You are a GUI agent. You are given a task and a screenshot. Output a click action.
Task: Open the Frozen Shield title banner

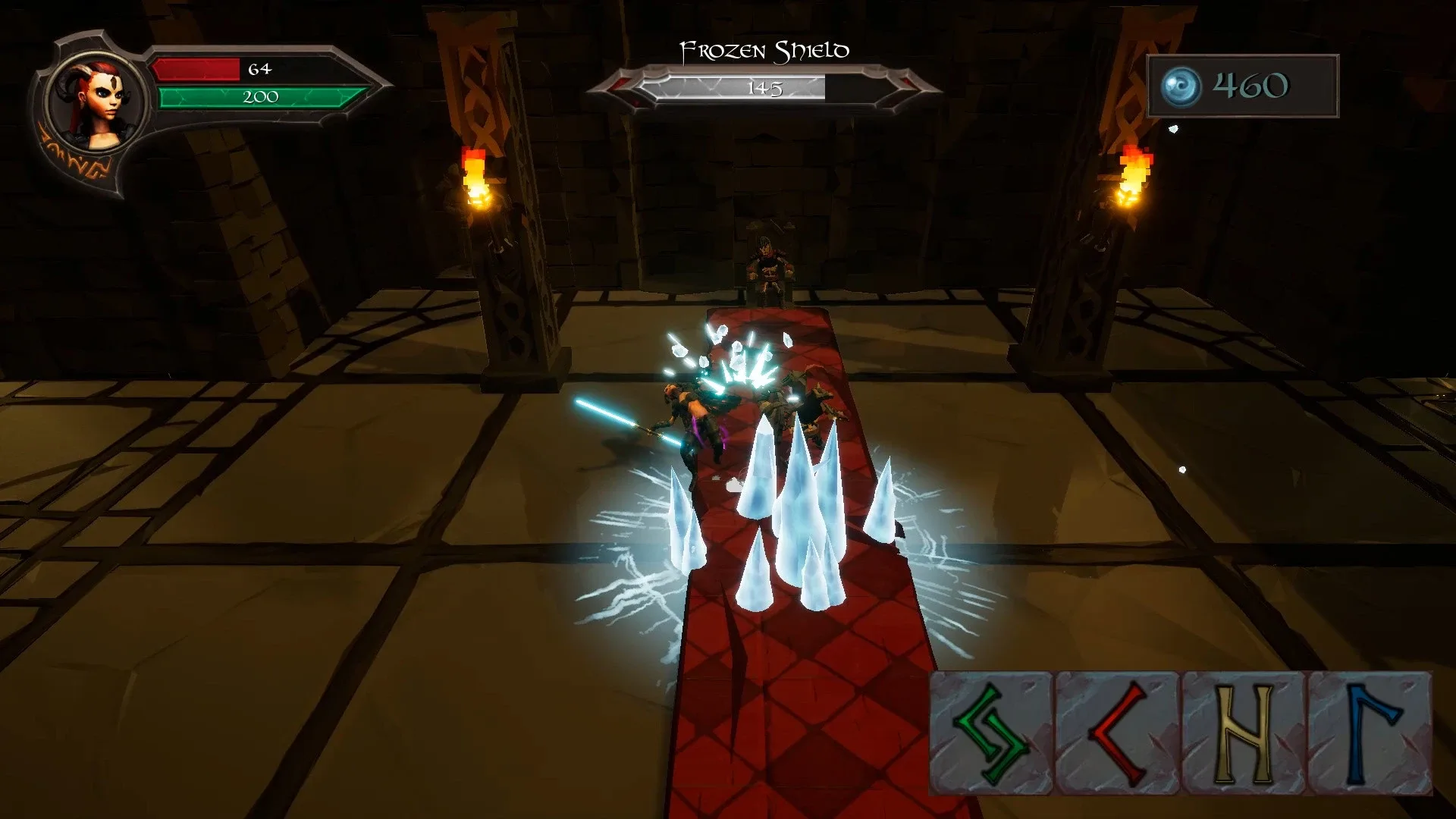[x=764, y=49]
